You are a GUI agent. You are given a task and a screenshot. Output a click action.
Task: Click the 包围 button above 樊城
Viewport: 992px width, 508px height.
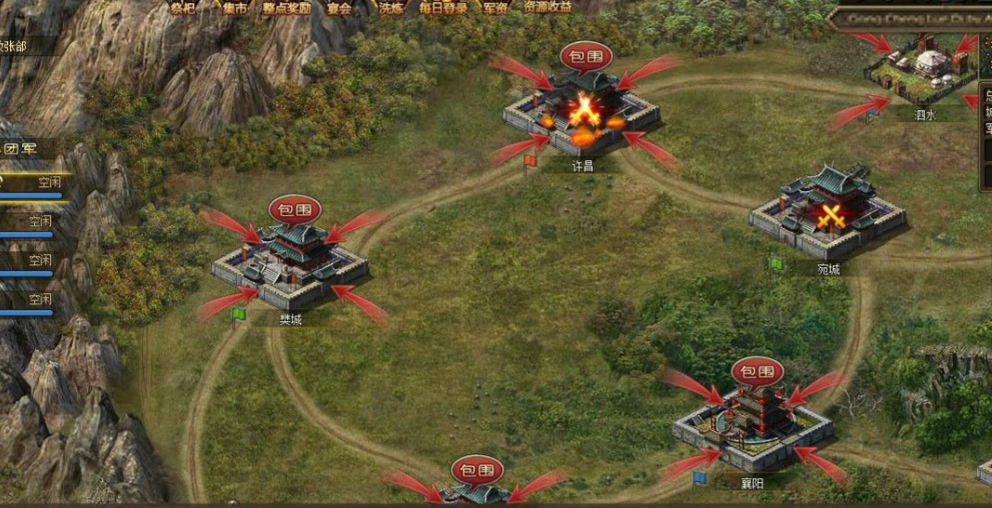pyautogui.click(x=294, y=209)
